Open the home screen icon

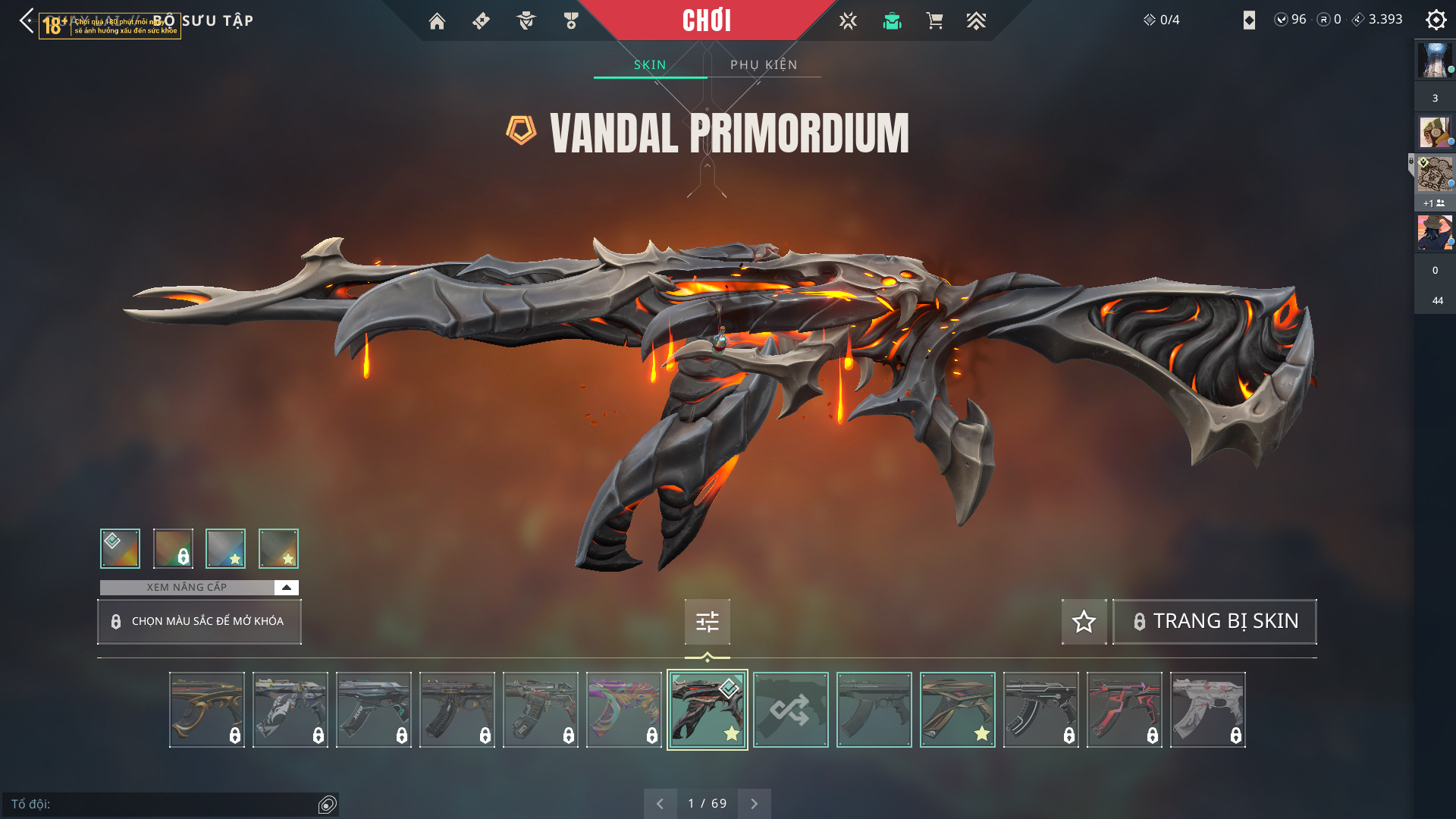(x=437, y=21)
